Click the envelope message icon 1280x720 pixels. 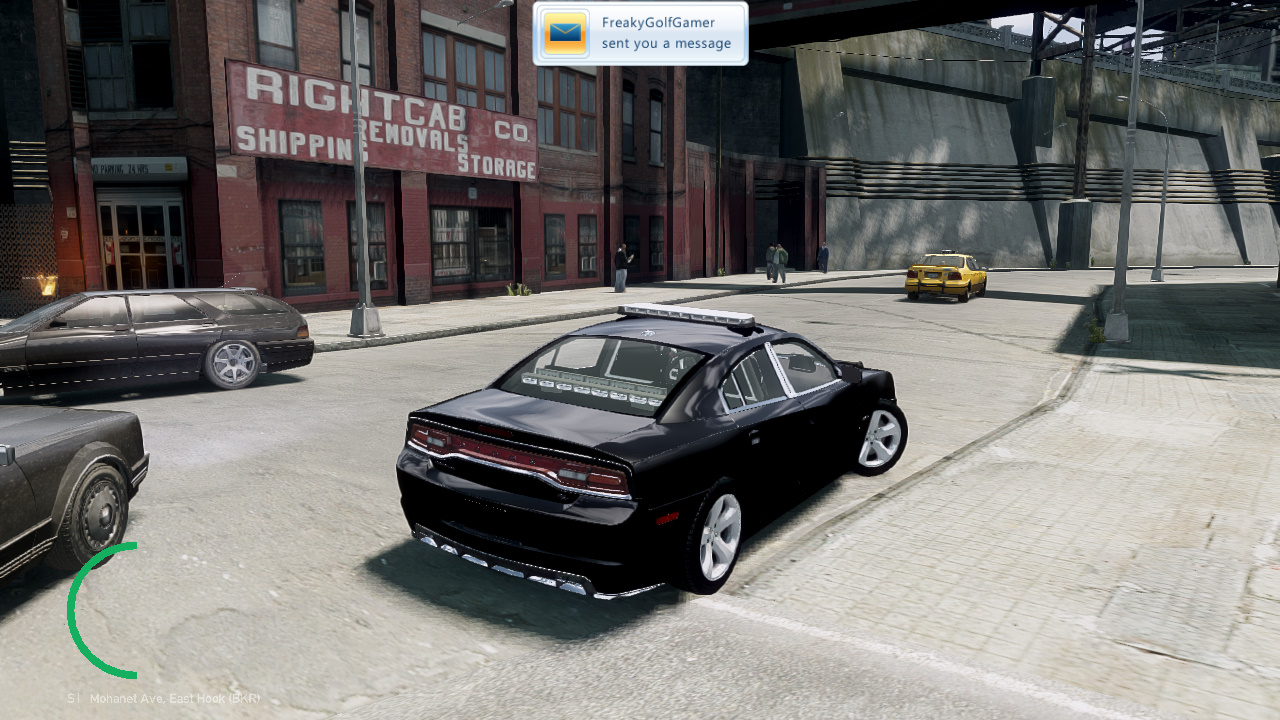[565, 34]
